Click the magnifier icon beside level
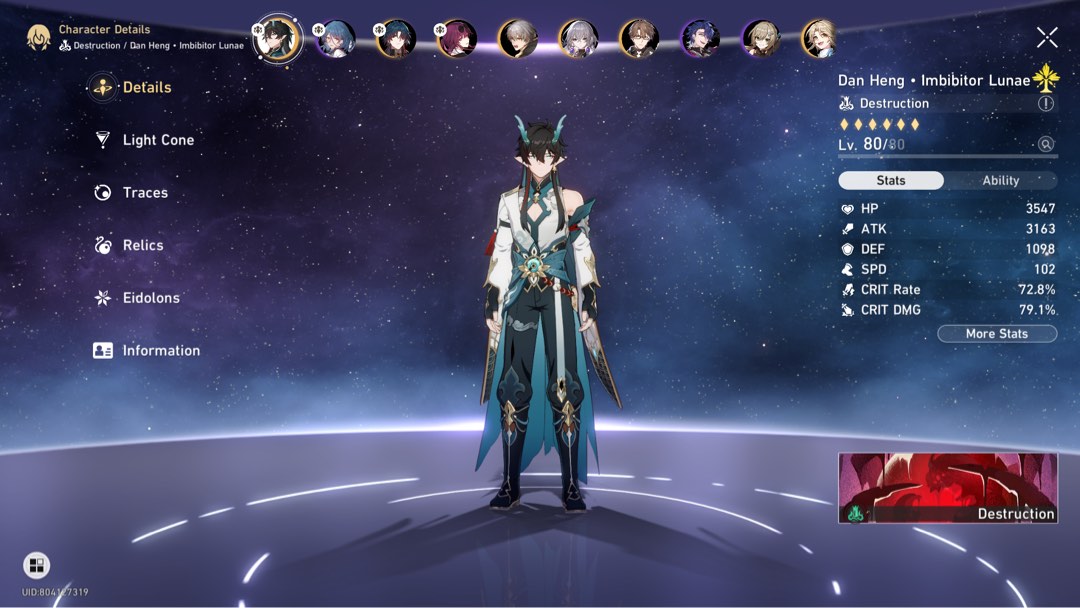The width and height of the screenshot is (1080, 608). 1046,144
